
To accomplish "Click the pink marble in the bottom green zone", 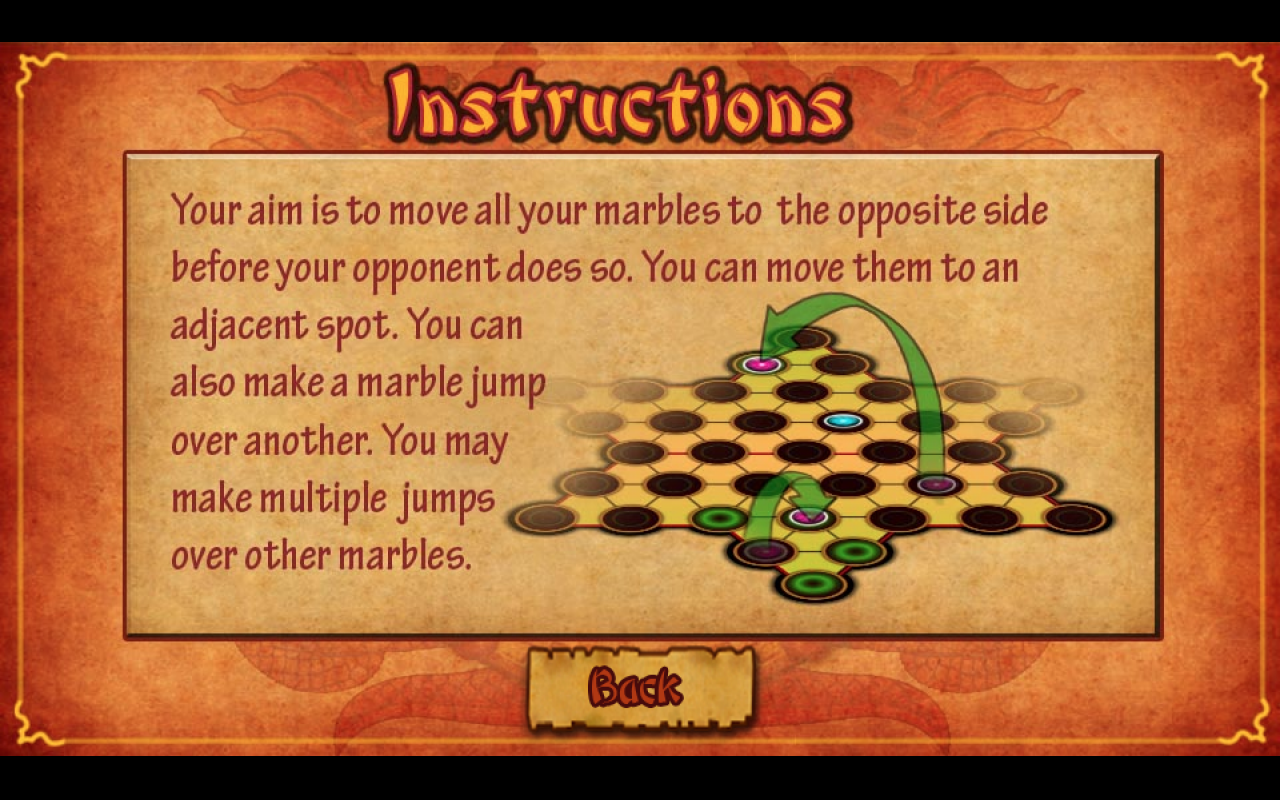I will click(806, 518).
